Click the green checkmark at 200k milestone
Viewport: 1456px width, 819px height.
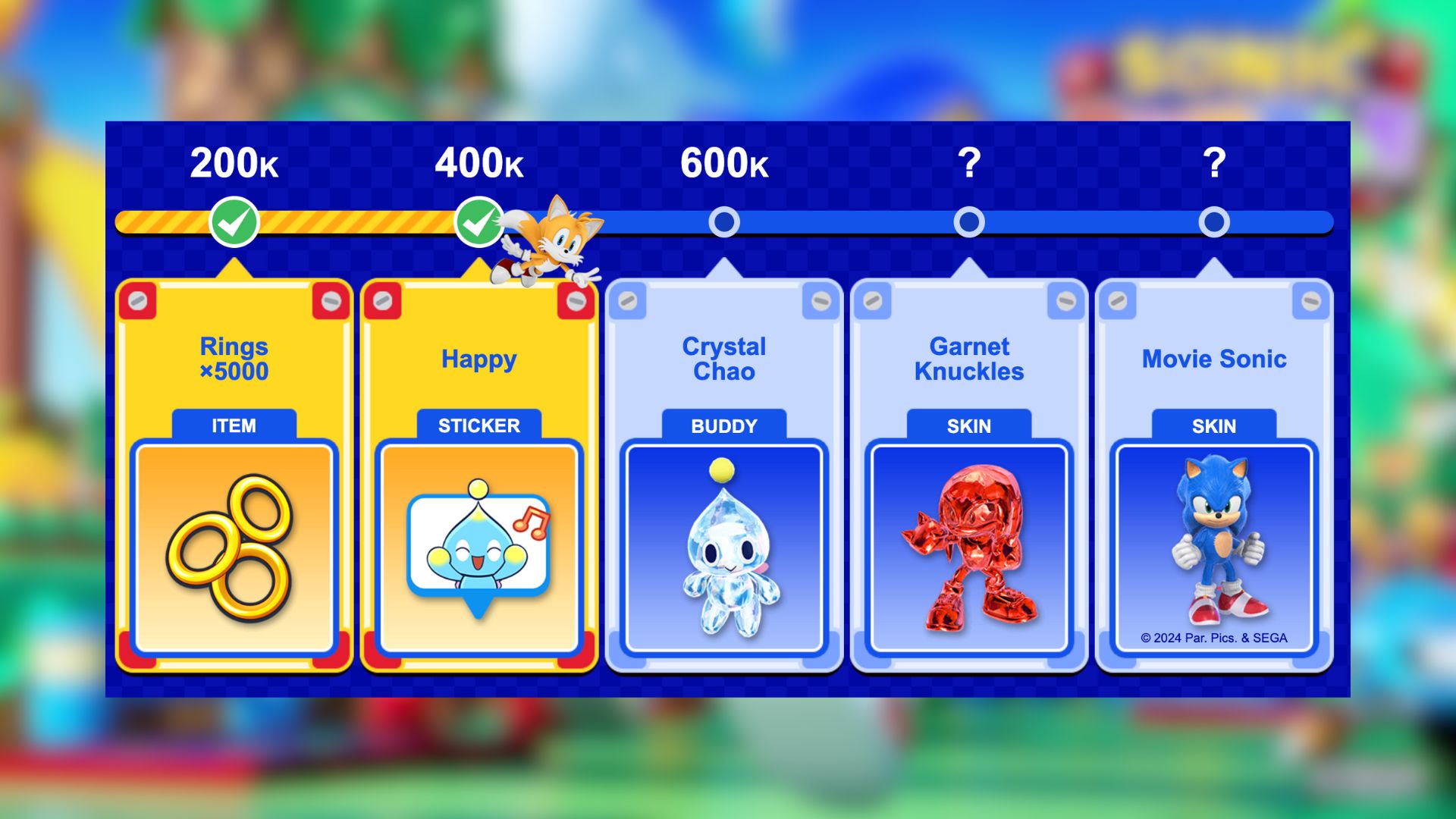tap(235, 222)
